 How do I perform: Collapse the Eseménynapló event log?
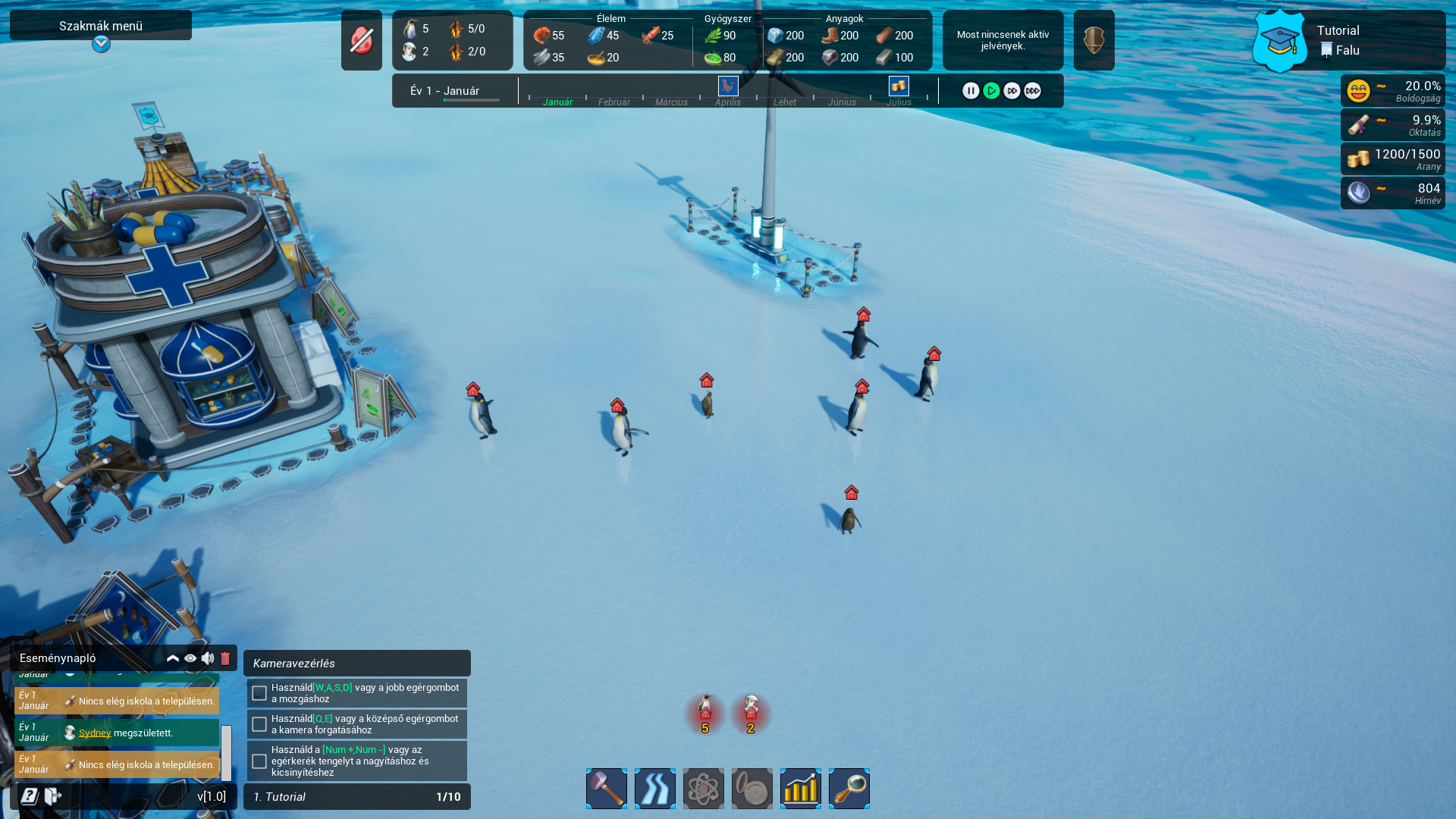(x=173, y=658)
